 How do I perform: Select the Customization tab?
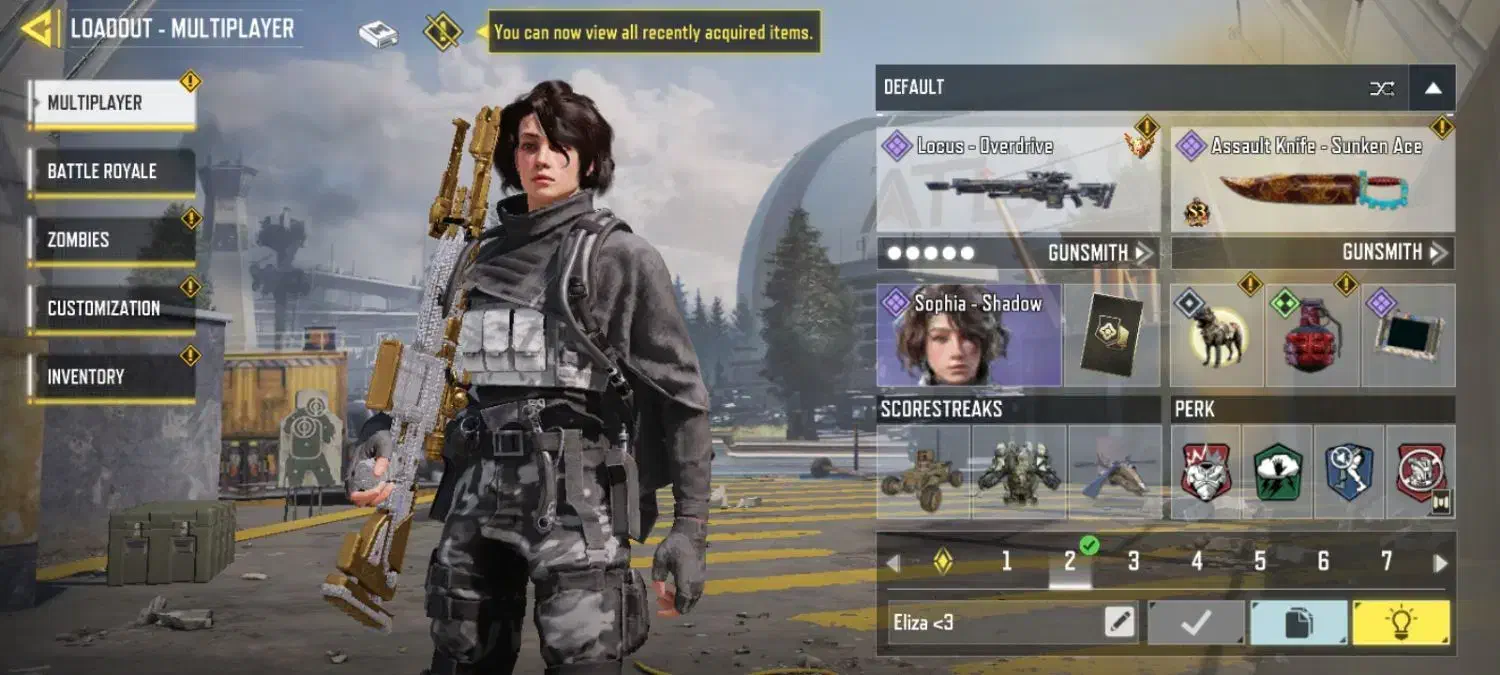111,308
